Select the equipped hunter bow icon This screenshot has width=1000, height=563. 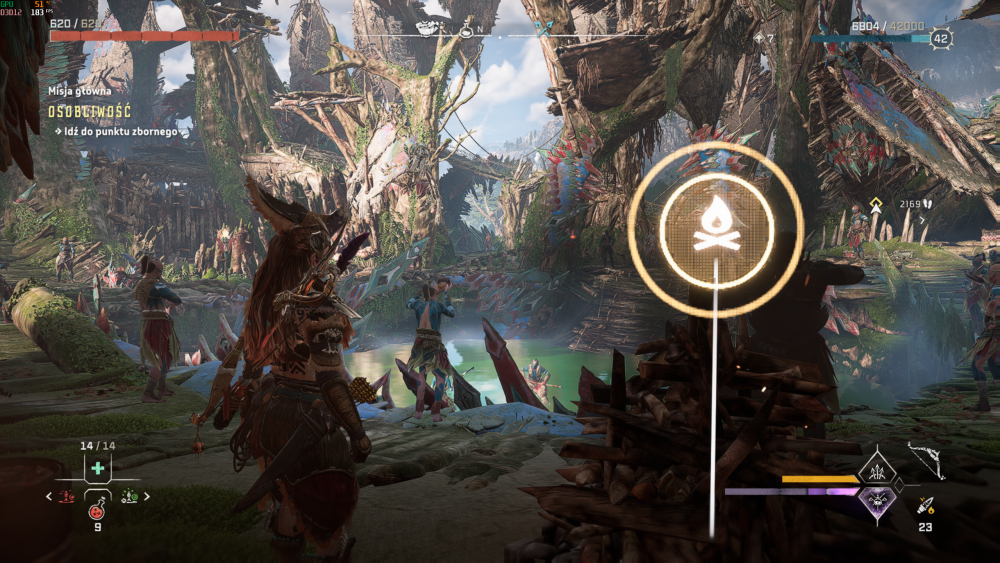(x=925, y=461)
